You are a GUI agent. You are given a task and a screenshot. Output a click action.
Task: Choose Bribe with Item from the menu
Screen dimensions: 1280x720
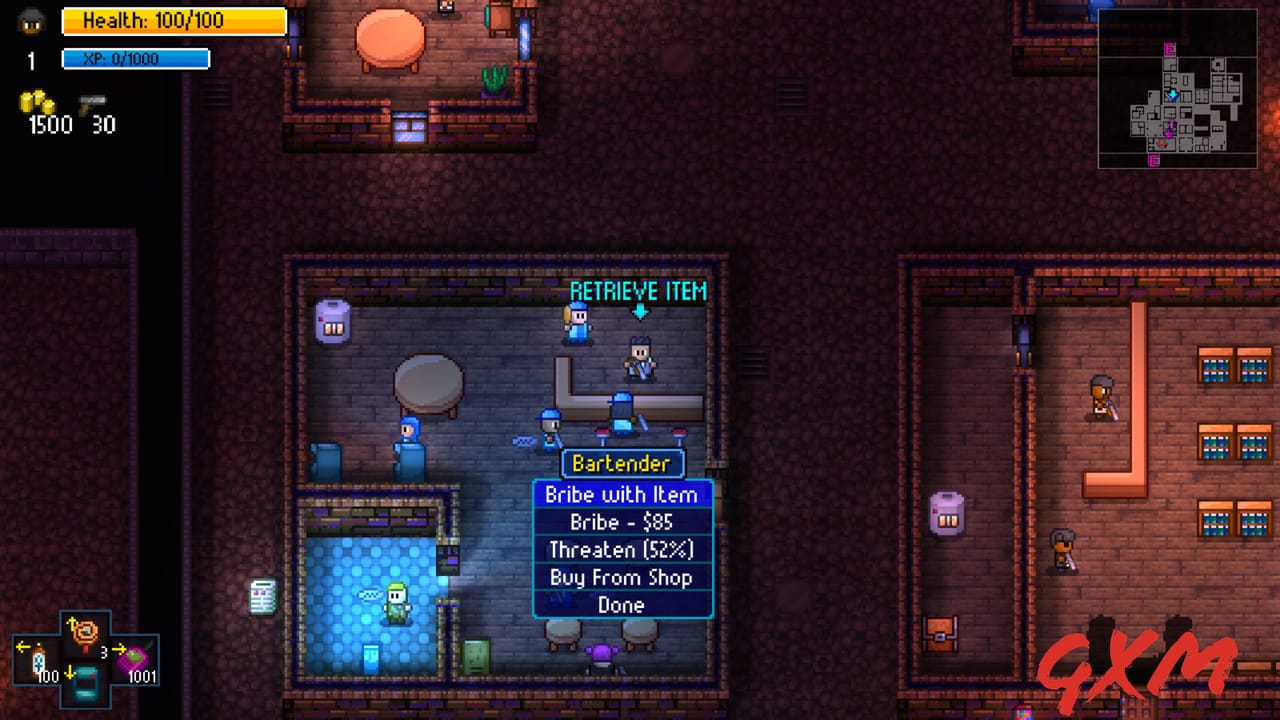[622, 495]
